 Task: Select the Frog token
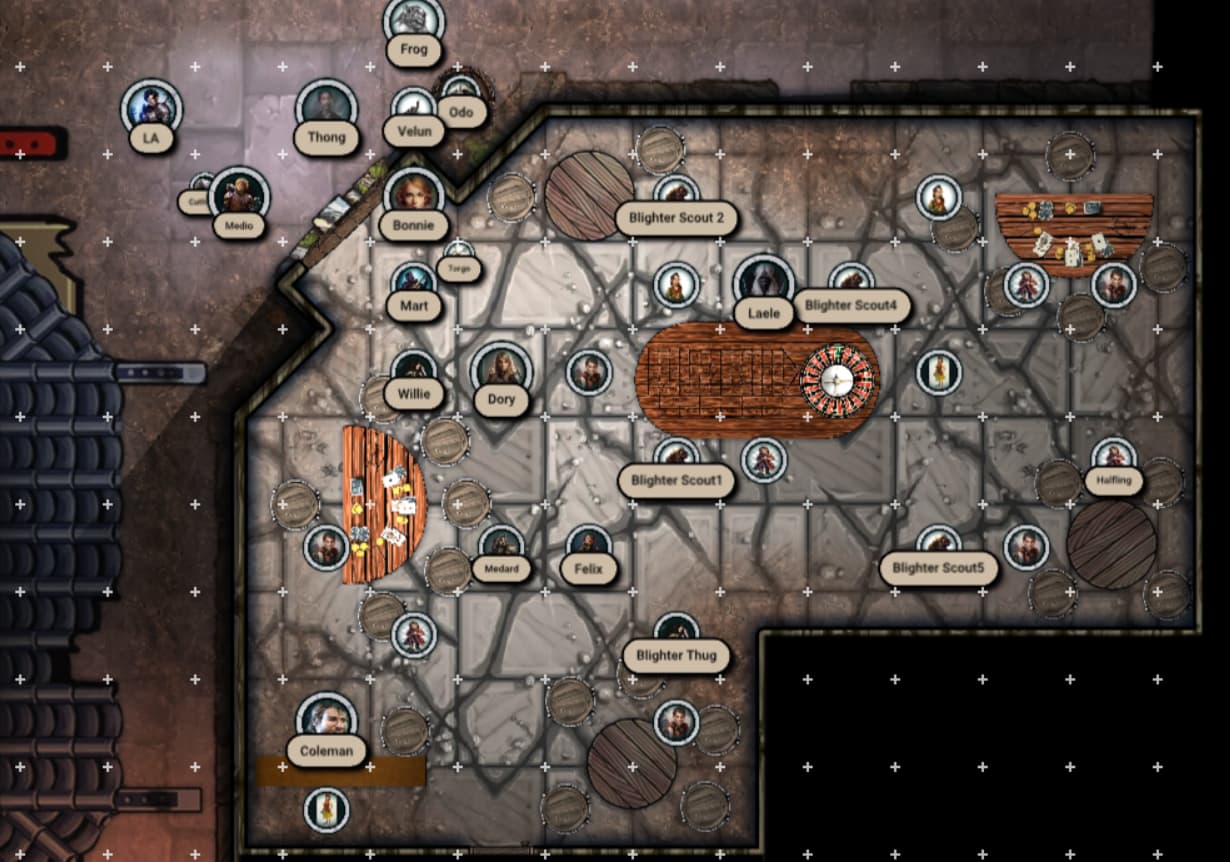(414, 22)
